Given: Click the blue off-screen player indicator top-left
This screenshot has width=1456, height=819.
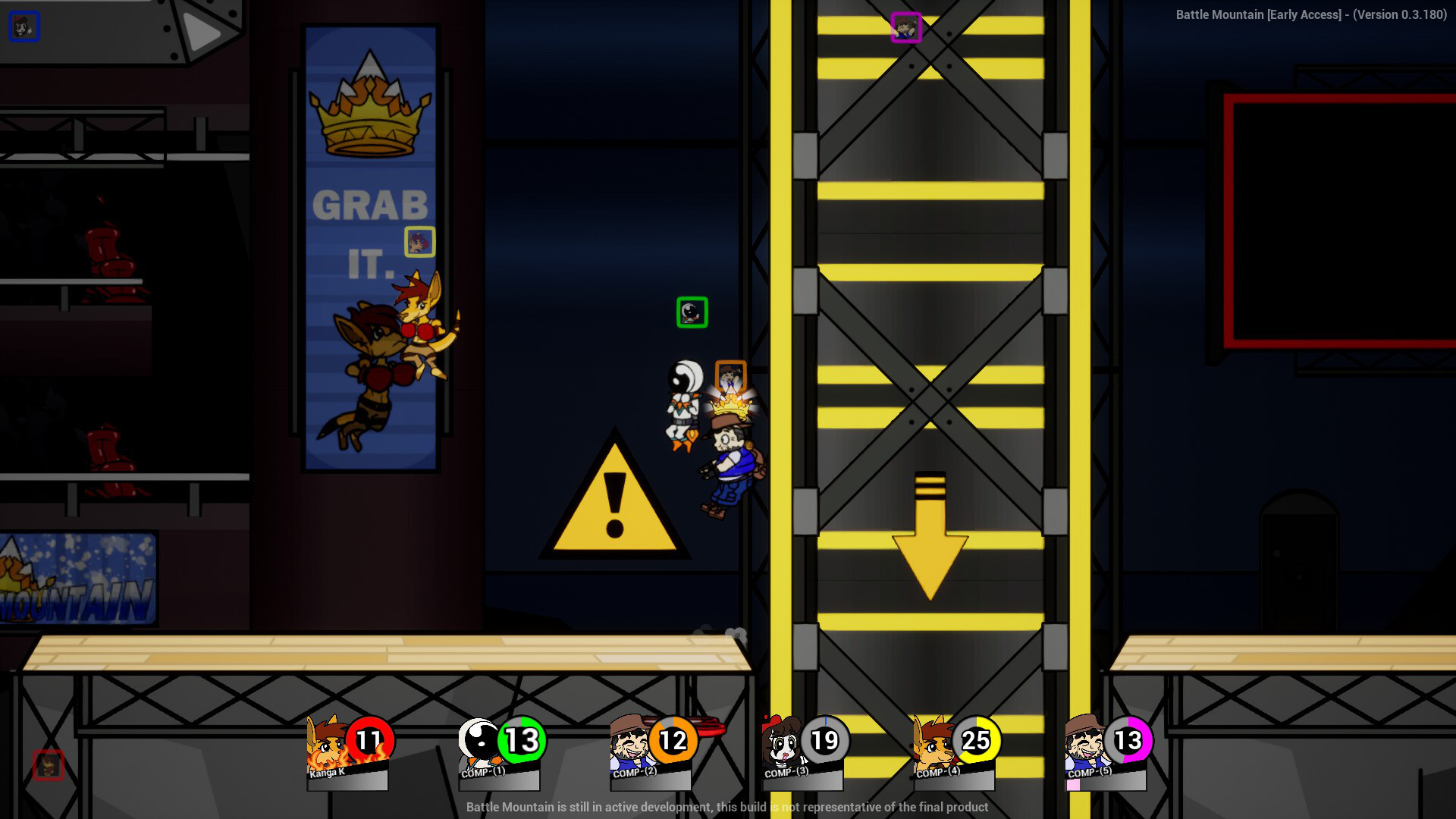Looking at the screenshot, I should (x=23, y=27).
